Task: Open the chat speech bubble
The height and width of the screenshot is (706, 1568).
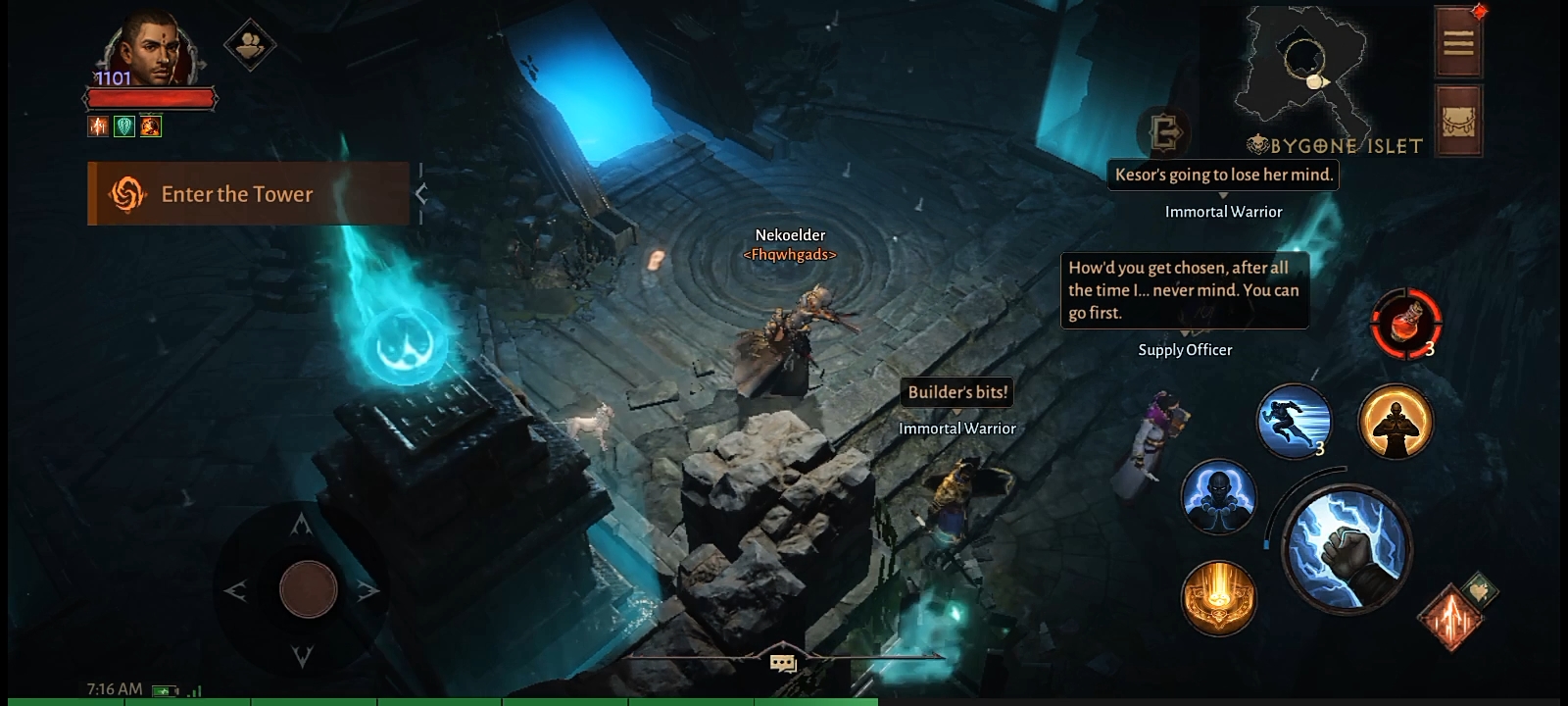Action: (783, 664)
